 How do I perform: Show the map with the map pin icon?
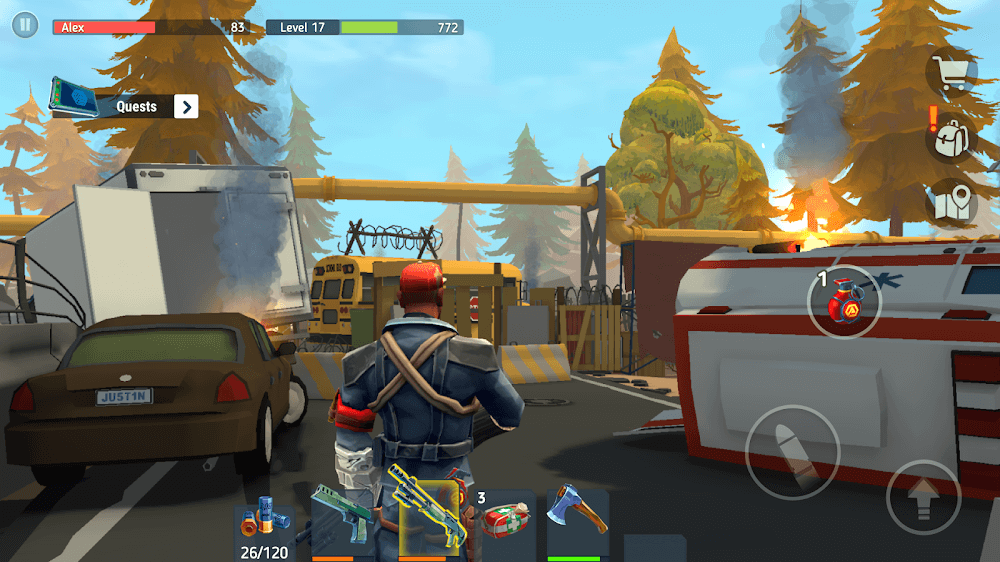point(952,204)
